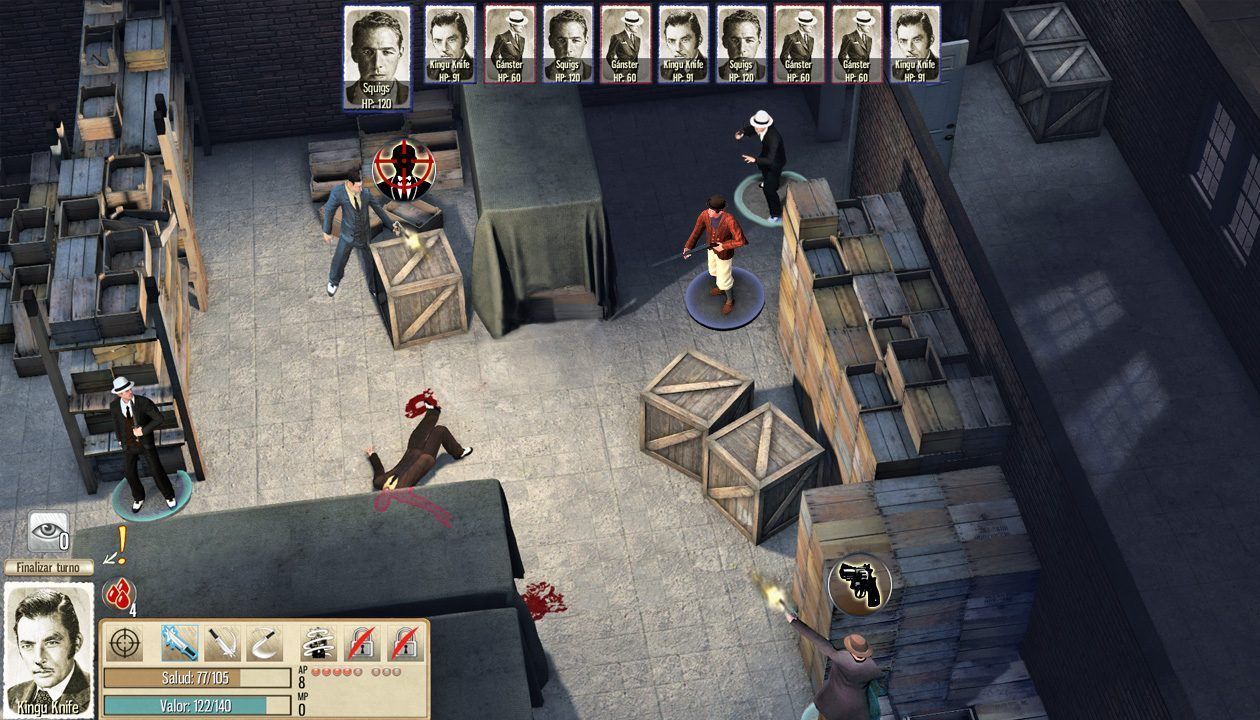Screen dimensions: 1260x720
Task: Click the Finalizar turno button
Action: pyautogui.click(x=49, y=567)
